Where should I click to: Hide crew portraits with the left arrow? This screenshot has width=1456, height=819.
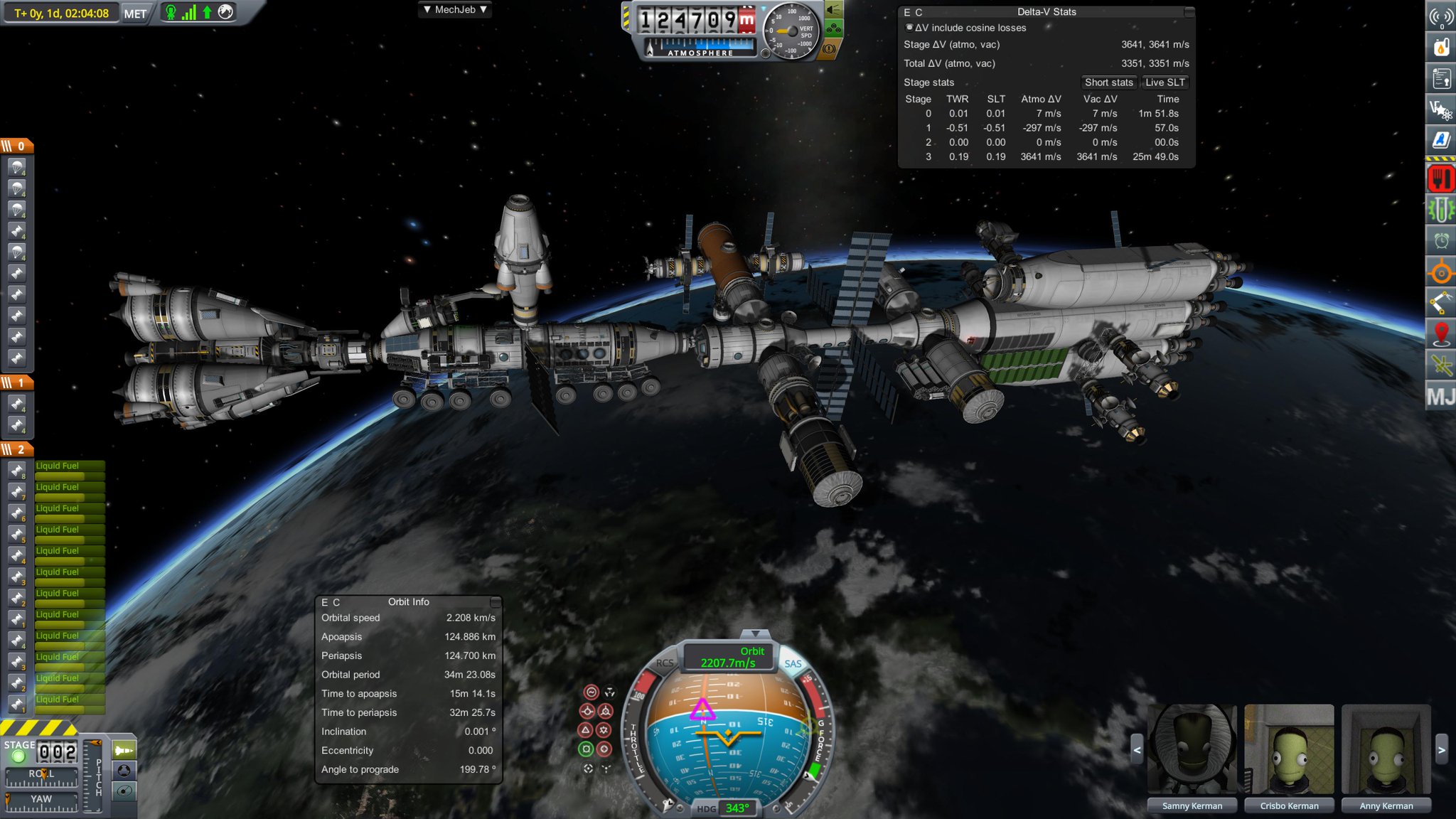pos(1137,750)
